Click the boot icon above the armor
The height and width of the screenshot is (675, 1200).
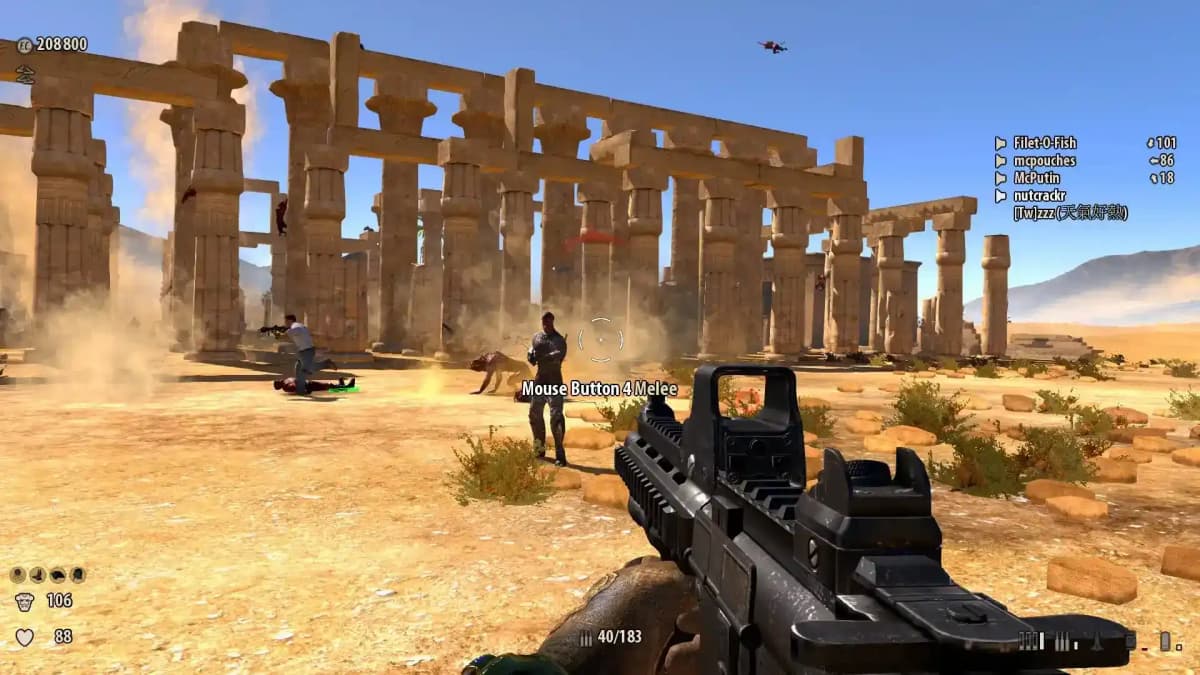tap(37, 575)
